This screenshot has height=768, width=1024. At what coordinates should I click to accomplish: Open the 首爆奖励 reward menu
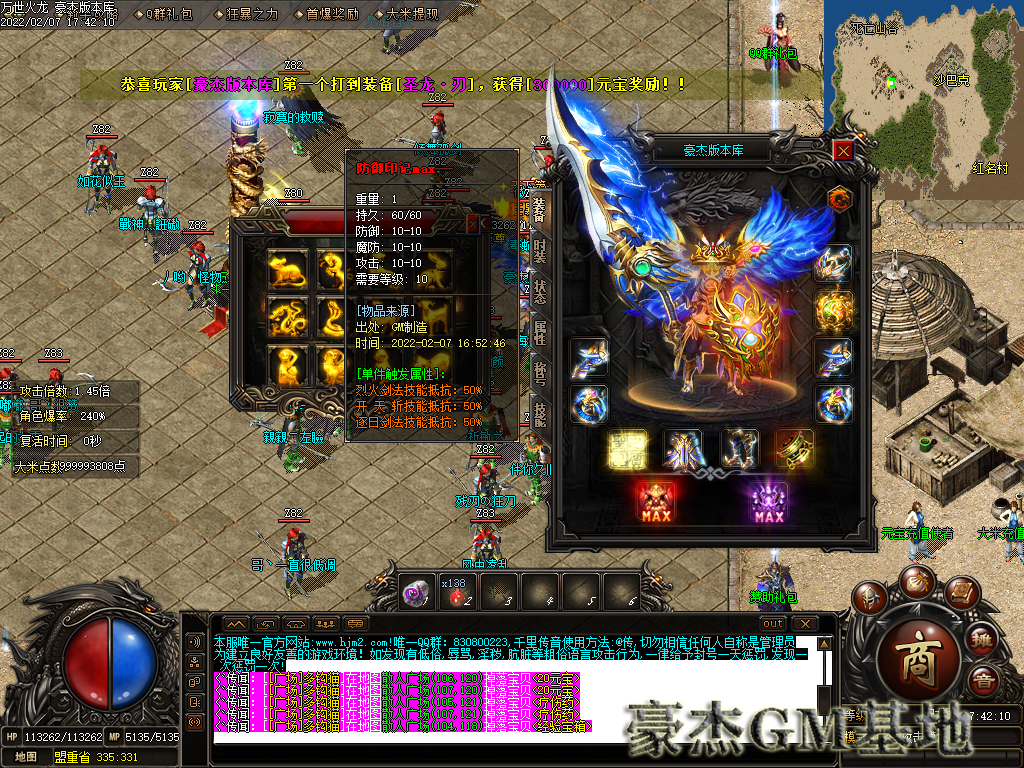tap(331, 14)
